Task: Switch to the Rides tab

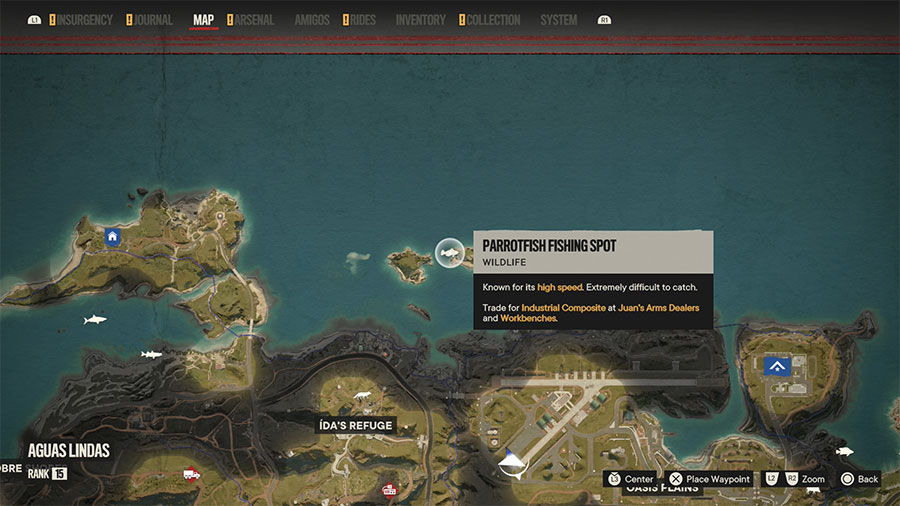Action: coord(363,20)
